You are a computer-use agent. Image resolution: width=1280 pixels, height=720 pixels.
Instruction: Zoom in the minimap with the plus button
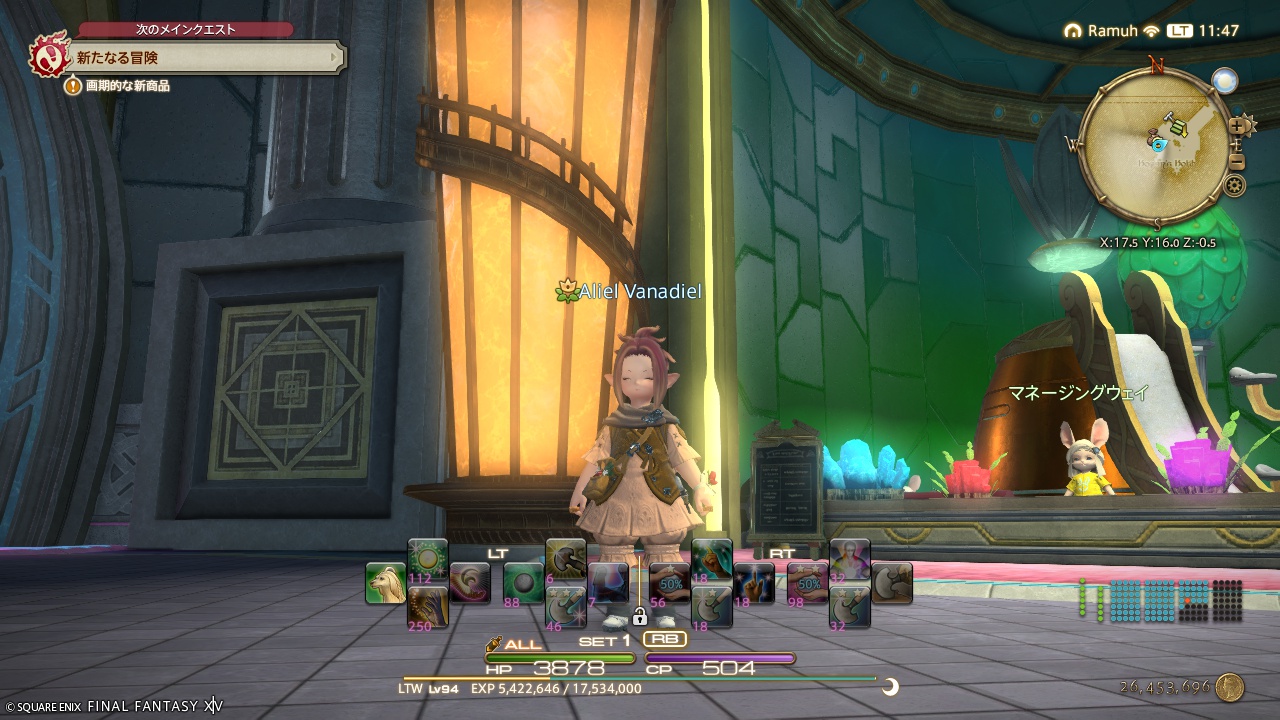1236,126
